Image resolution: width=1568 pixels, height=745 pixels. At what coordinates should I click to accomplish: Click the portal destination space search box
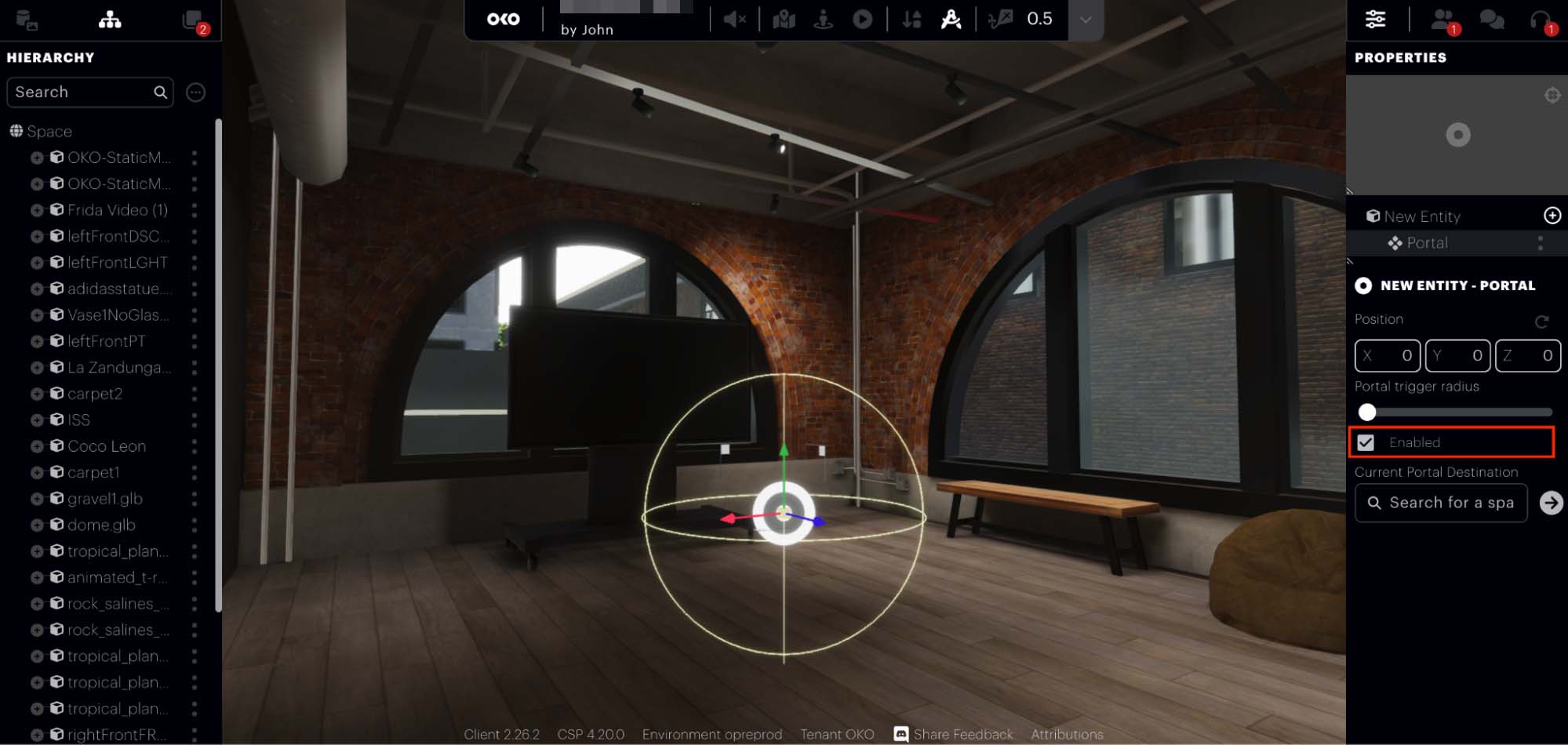pos(1441,503)
